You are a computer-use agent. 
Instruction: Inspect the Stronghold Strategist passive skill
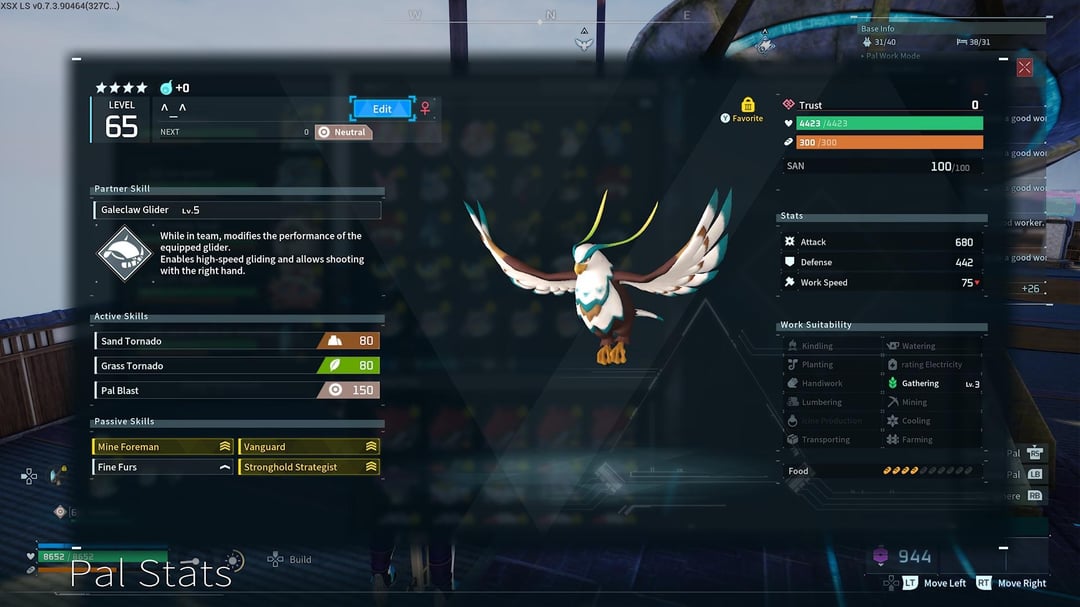(x=309, y=467)
